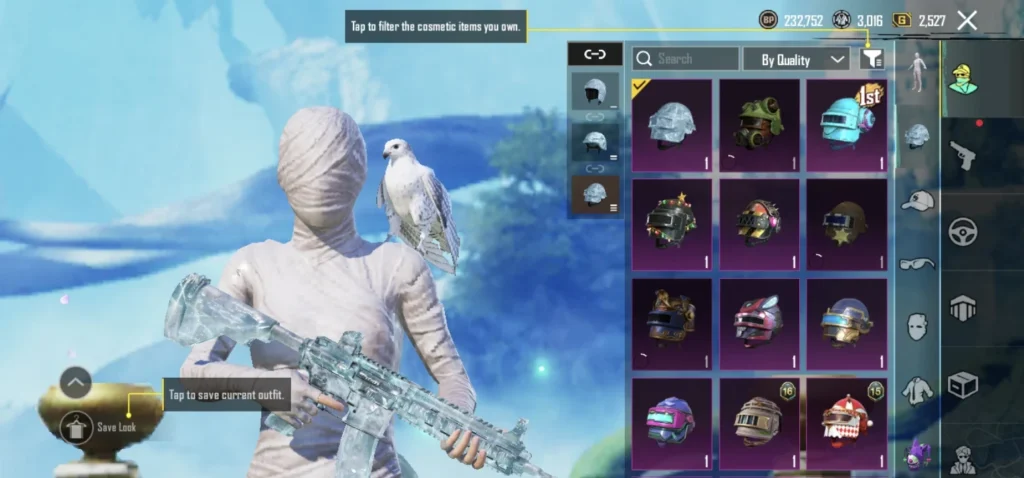Select the bandage-wrapped helmet with 16 badge
Viewport: 1024px width, 478px height.
tap(759, 421)
